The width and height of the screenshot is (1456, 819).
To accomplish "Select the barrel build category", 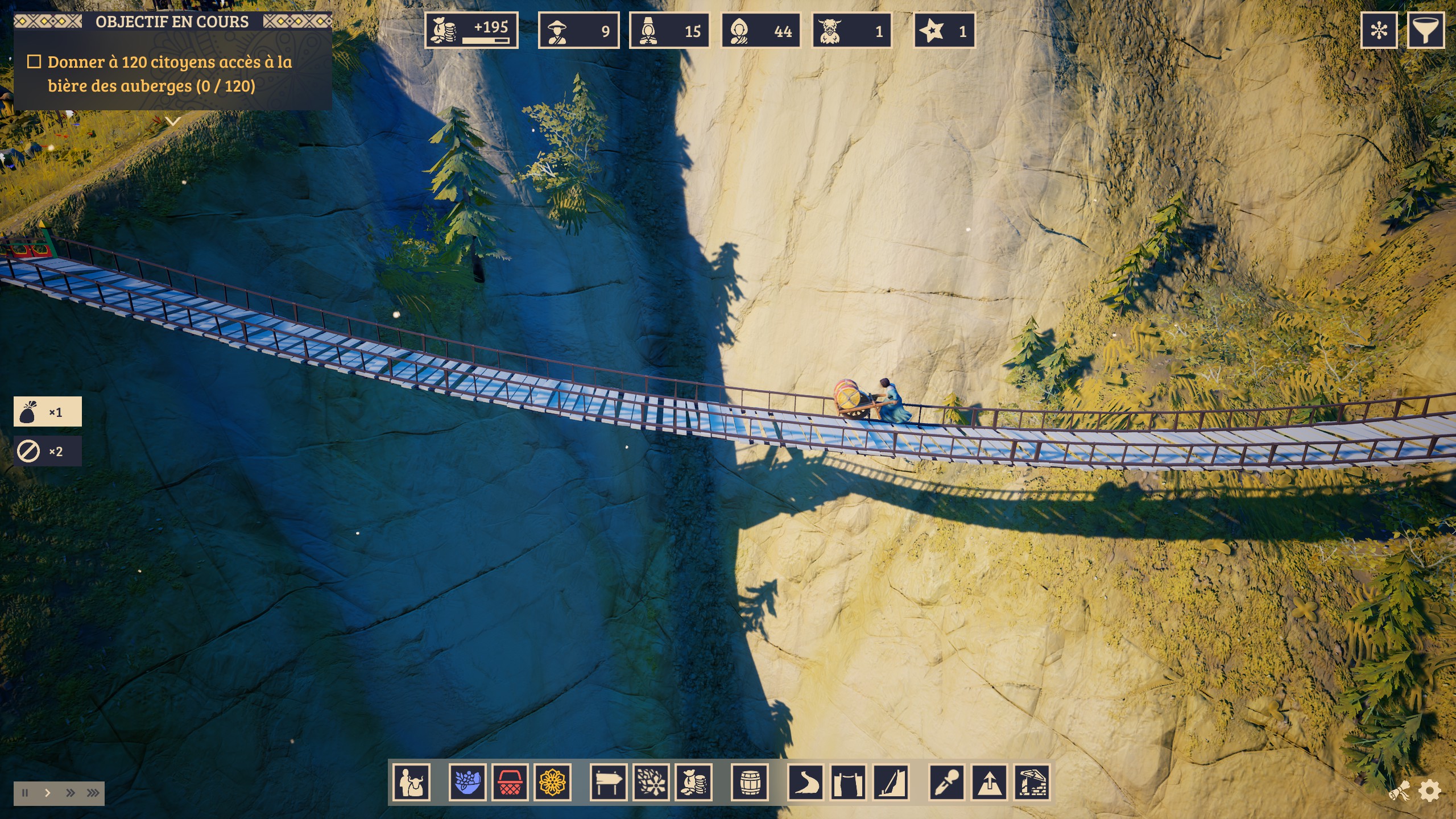I will coord(750,783).
